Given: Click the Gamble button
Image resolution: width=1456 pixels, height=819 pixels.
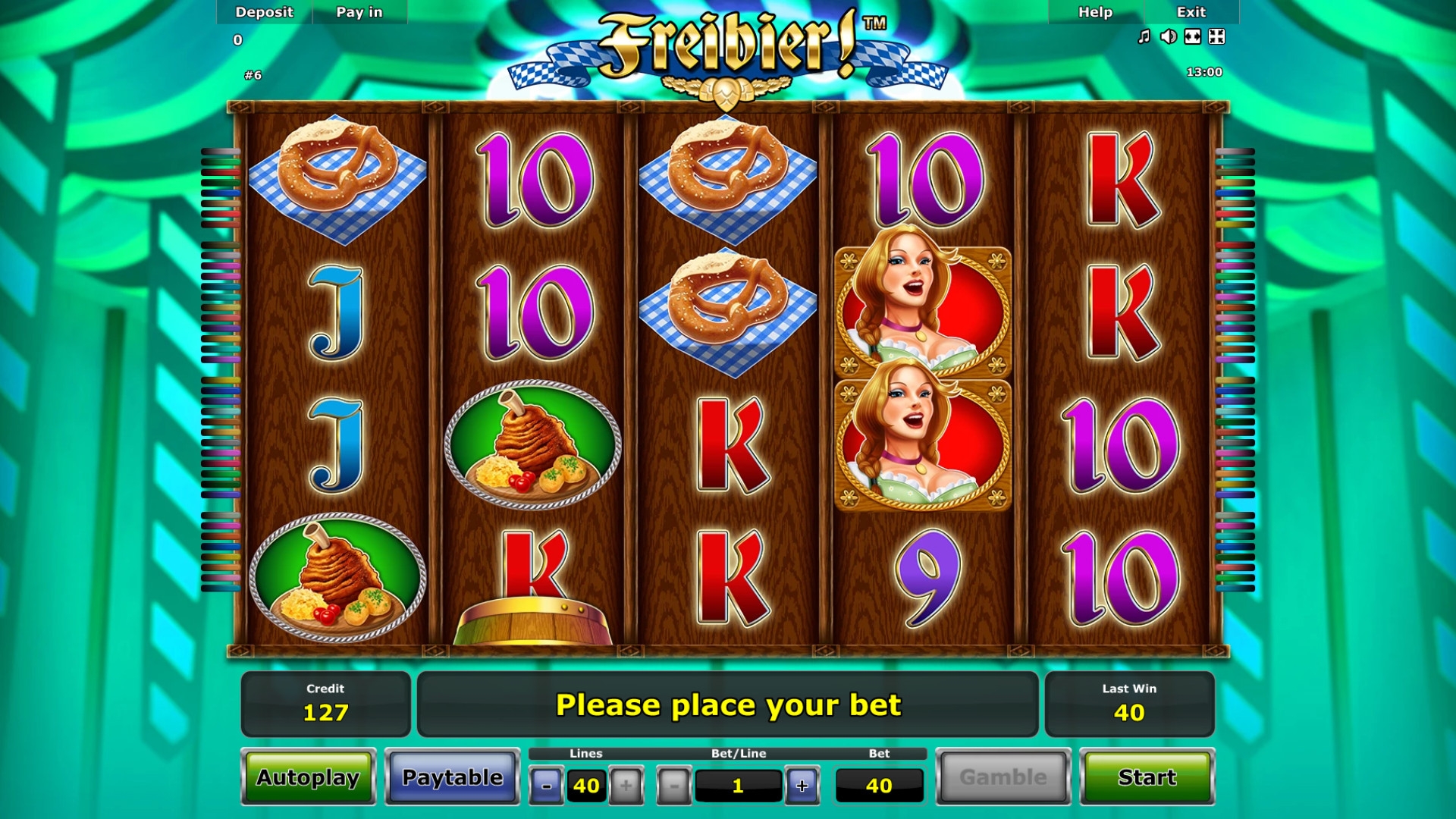Looking at the screenshot, I should point(1003,777).
